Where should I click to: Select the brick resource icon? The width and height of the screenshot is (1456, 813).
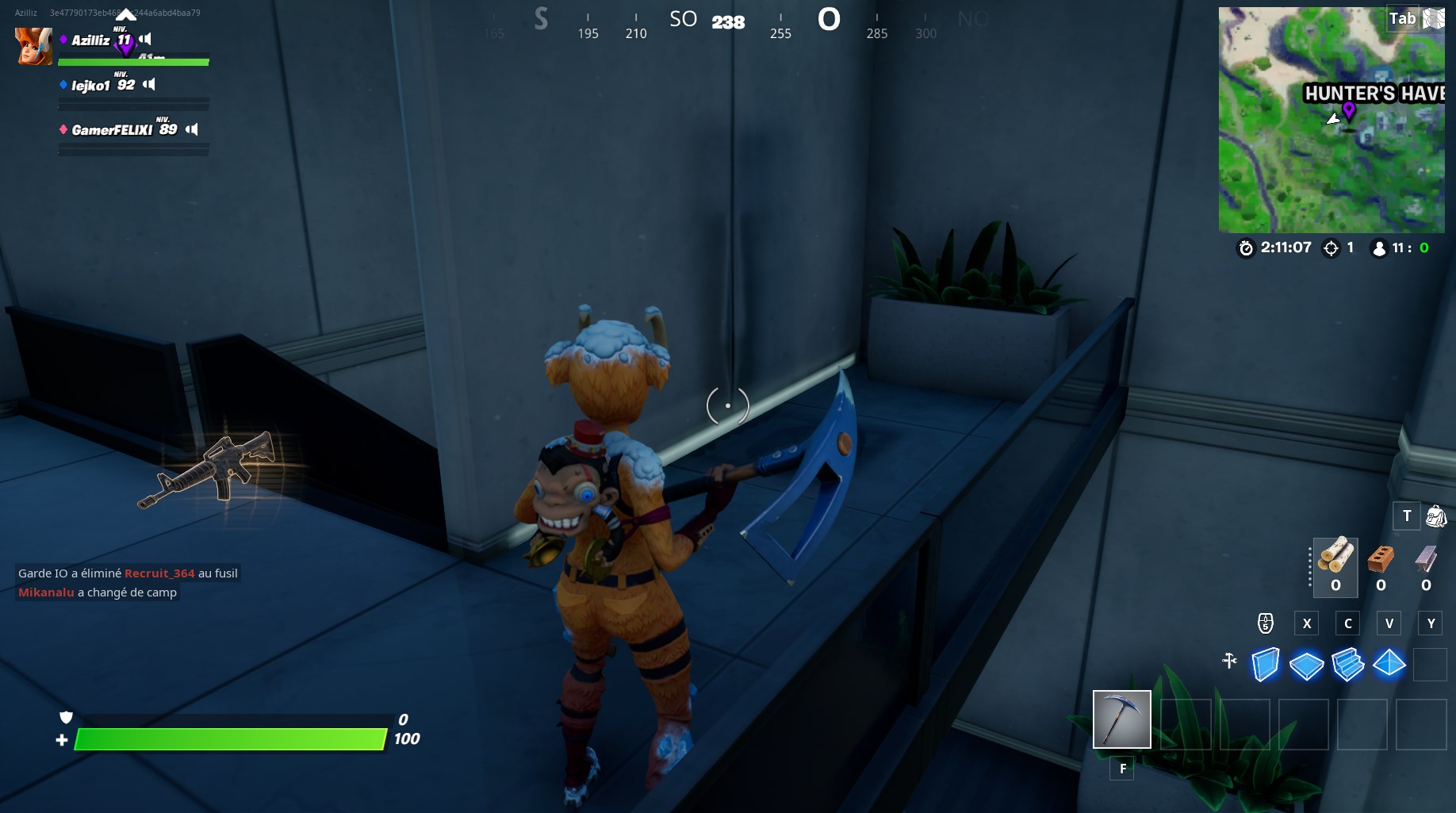(1381, 563)
